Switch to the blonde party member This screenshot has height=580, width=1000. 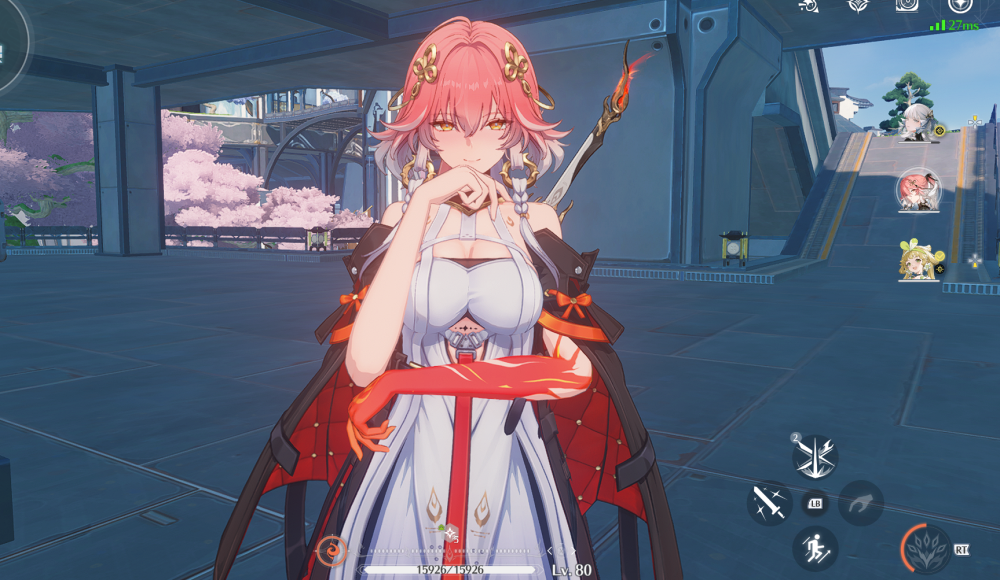point(918,259)
